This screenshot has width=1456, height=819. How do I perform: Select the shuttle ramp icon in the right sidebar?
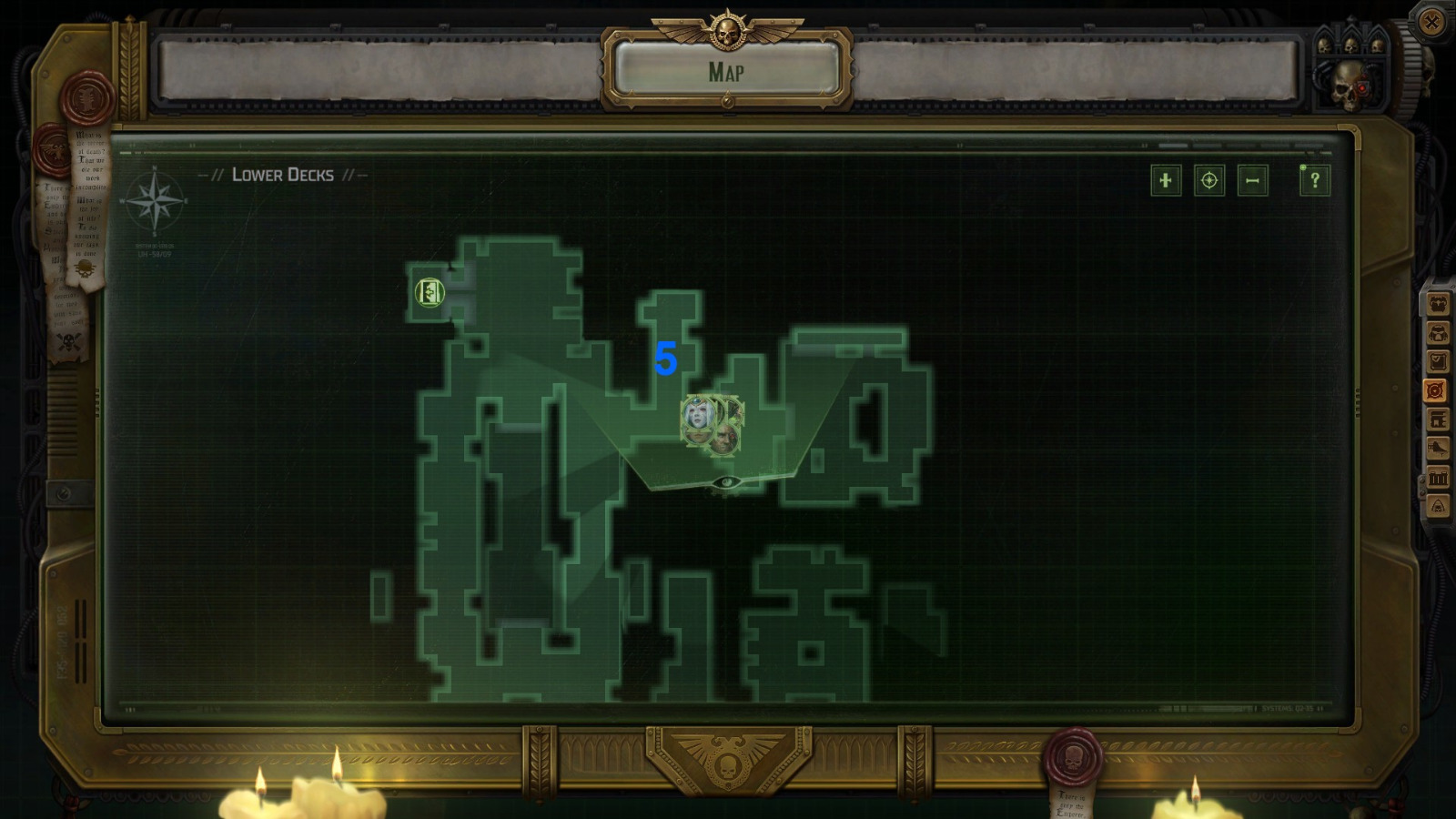click(1436, 448)
